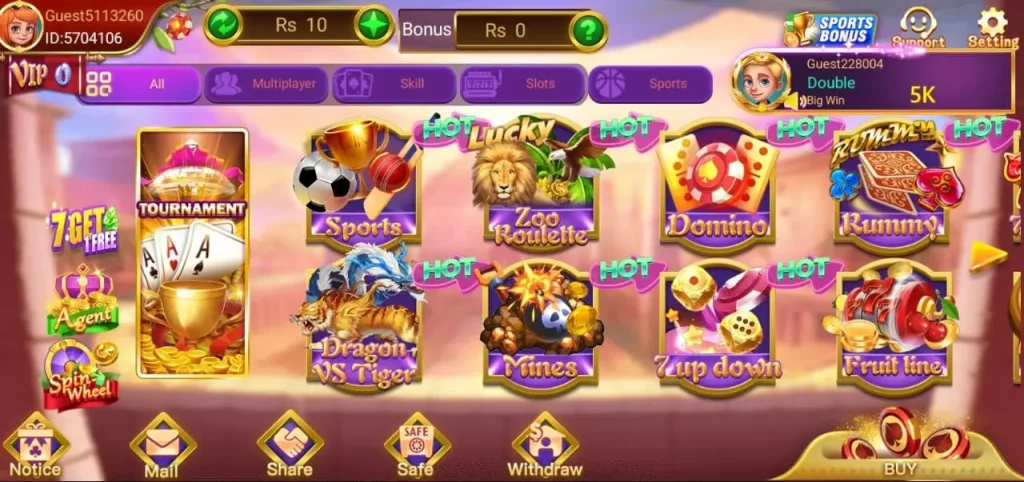Open the Domino game tile
Image resolution: width=1024 pixels, height=482 pixels.
[717, 186]
